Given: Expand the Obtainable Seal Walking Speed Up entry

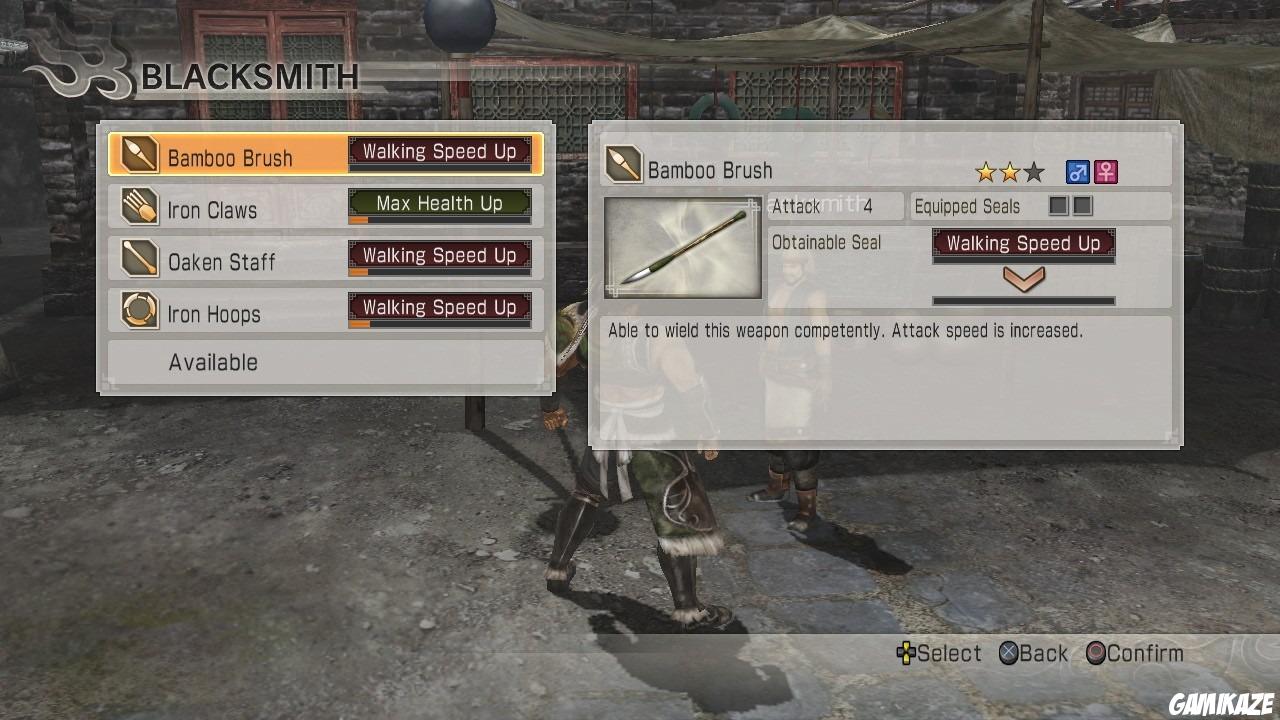Looking at the screenshot, I should pos(1022,243).
